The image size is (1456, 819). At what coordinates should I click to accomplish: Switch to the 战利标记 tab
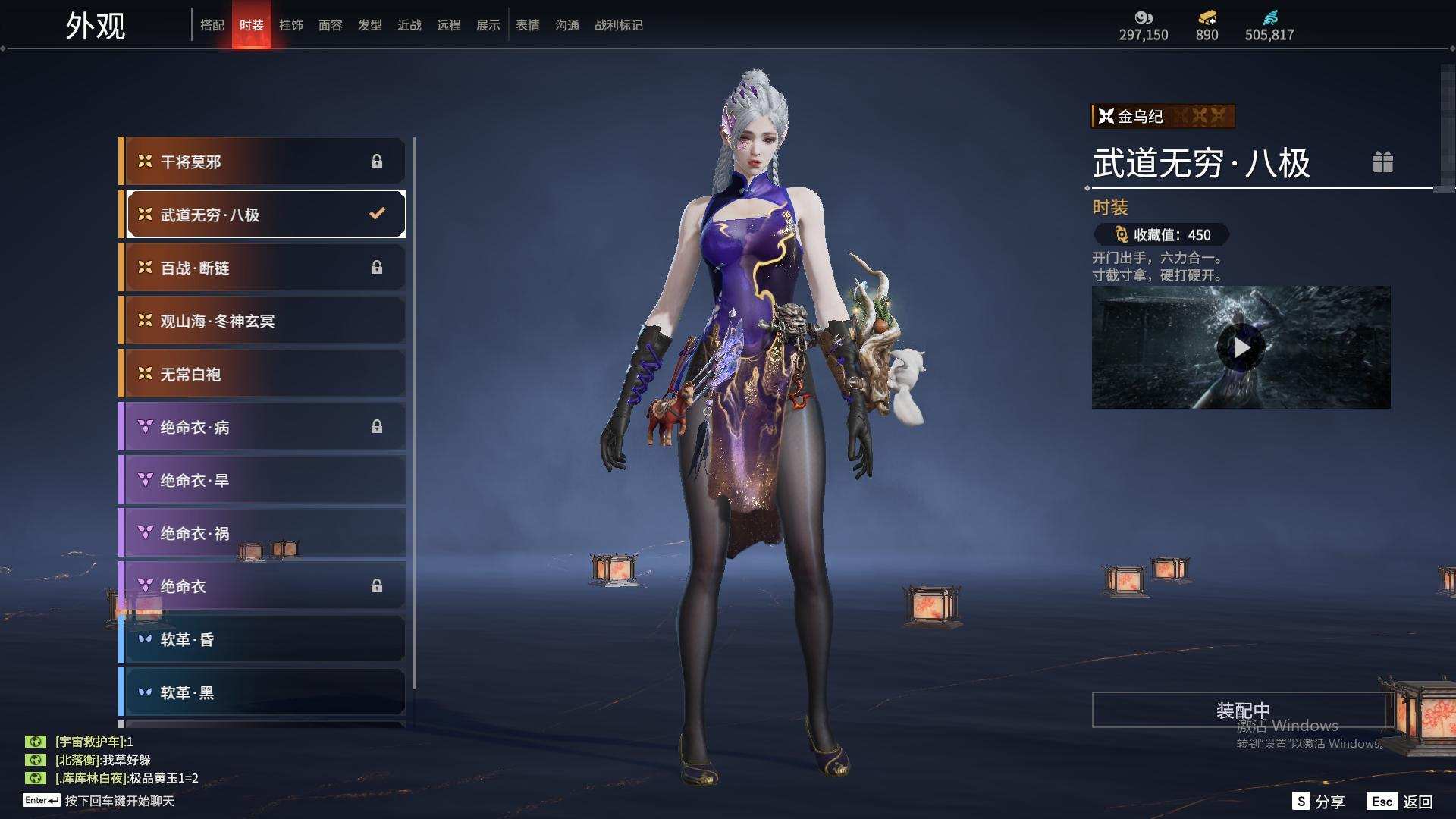618,25
